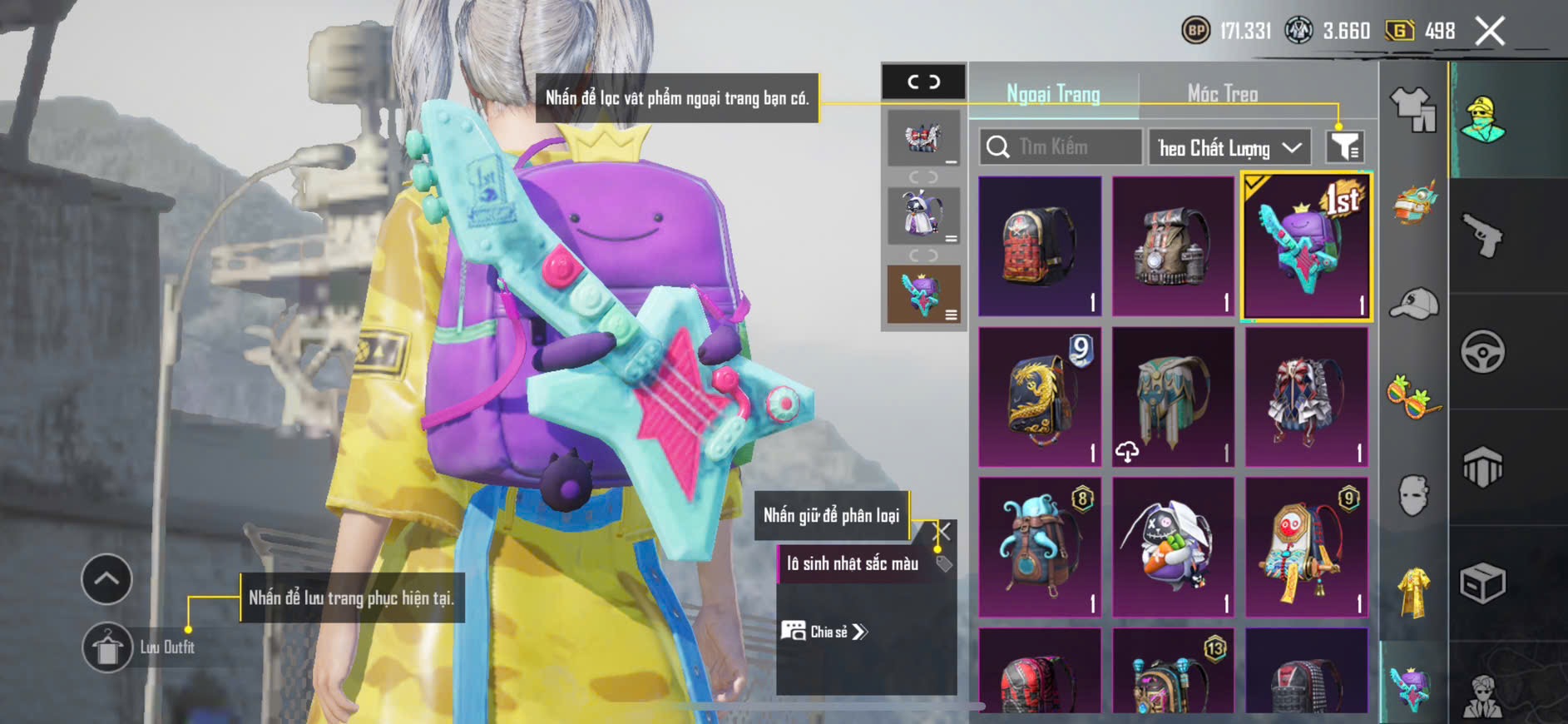This screenshot has height=724, width=1568.
Task: Toggle the owned-items filter funnel icon
Action: point(1343,147)
